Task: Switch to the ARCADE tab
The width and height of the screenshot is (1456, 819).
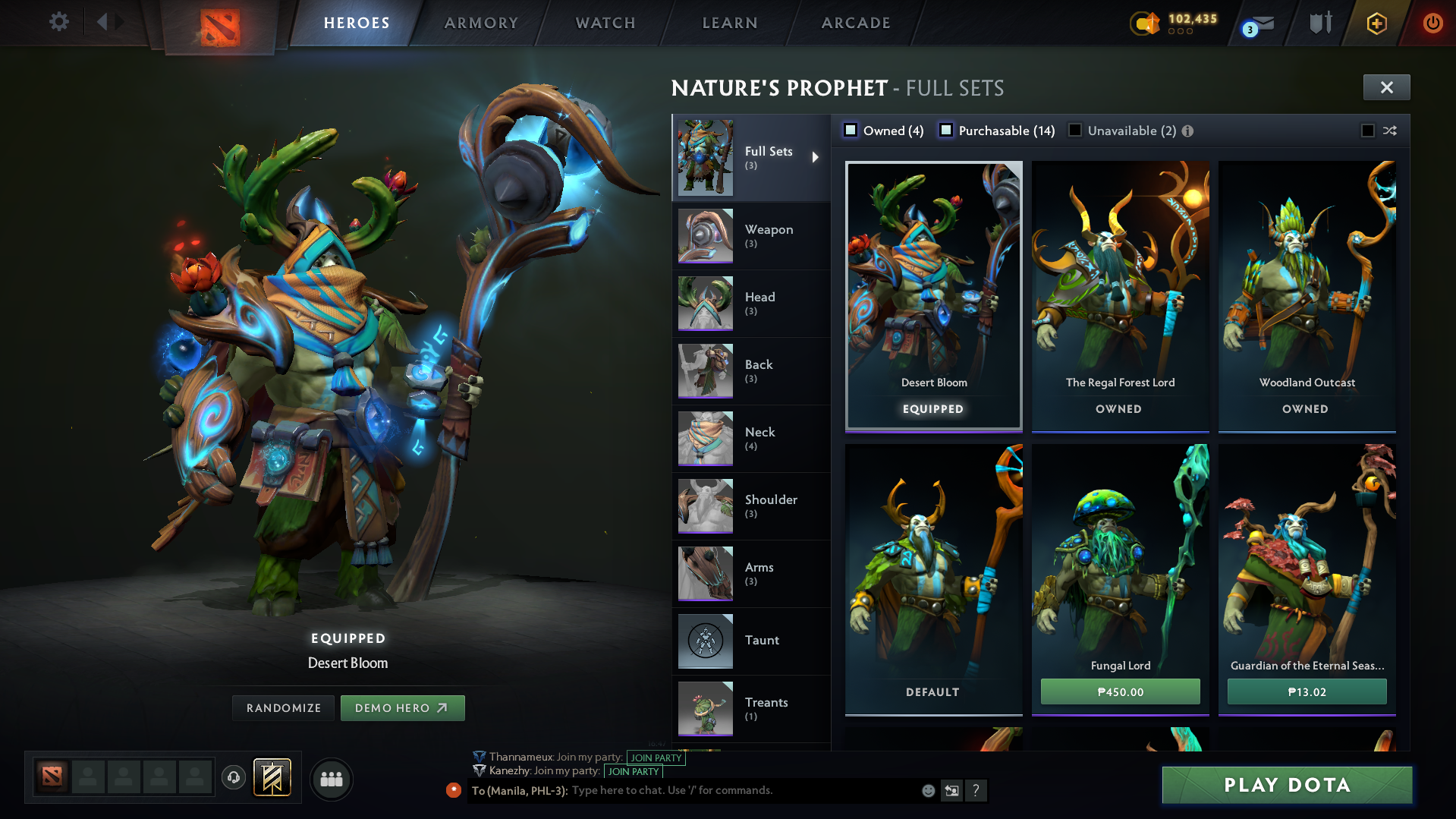Action: click(x=855, y=23)
